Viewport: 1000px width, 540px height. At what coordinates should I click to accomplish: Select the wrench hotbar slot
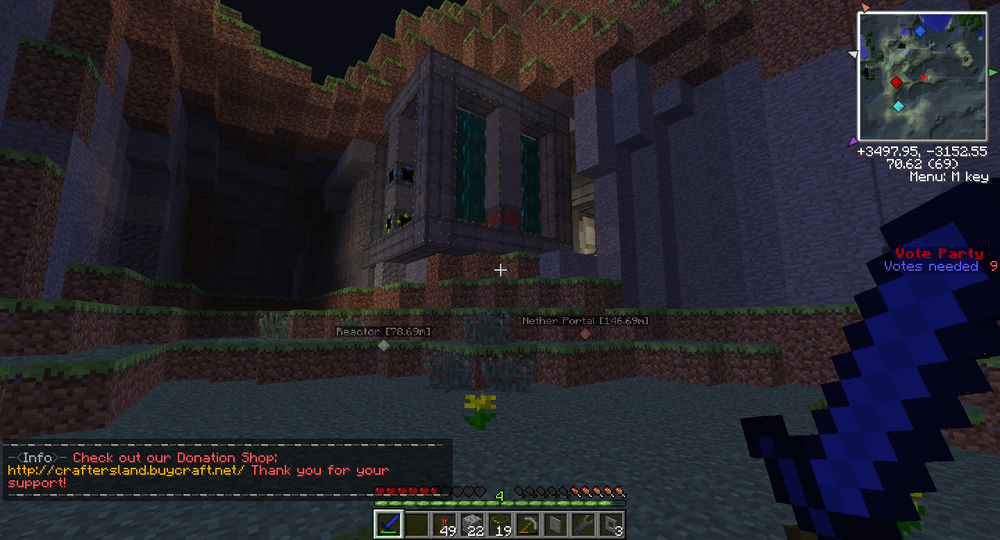(x=583, y=524)
